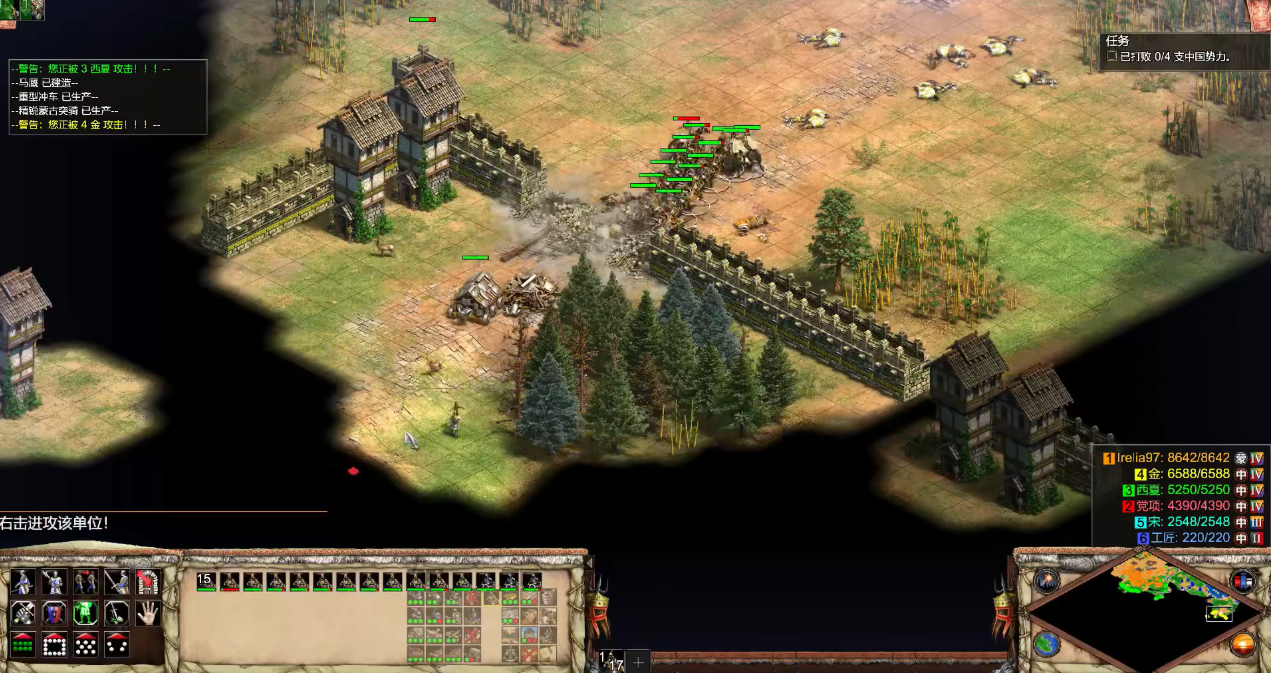This screenshot has height=673, width=1272.
Task: Choose the blue-red shield guard command
Action: [x=54, y=613]
